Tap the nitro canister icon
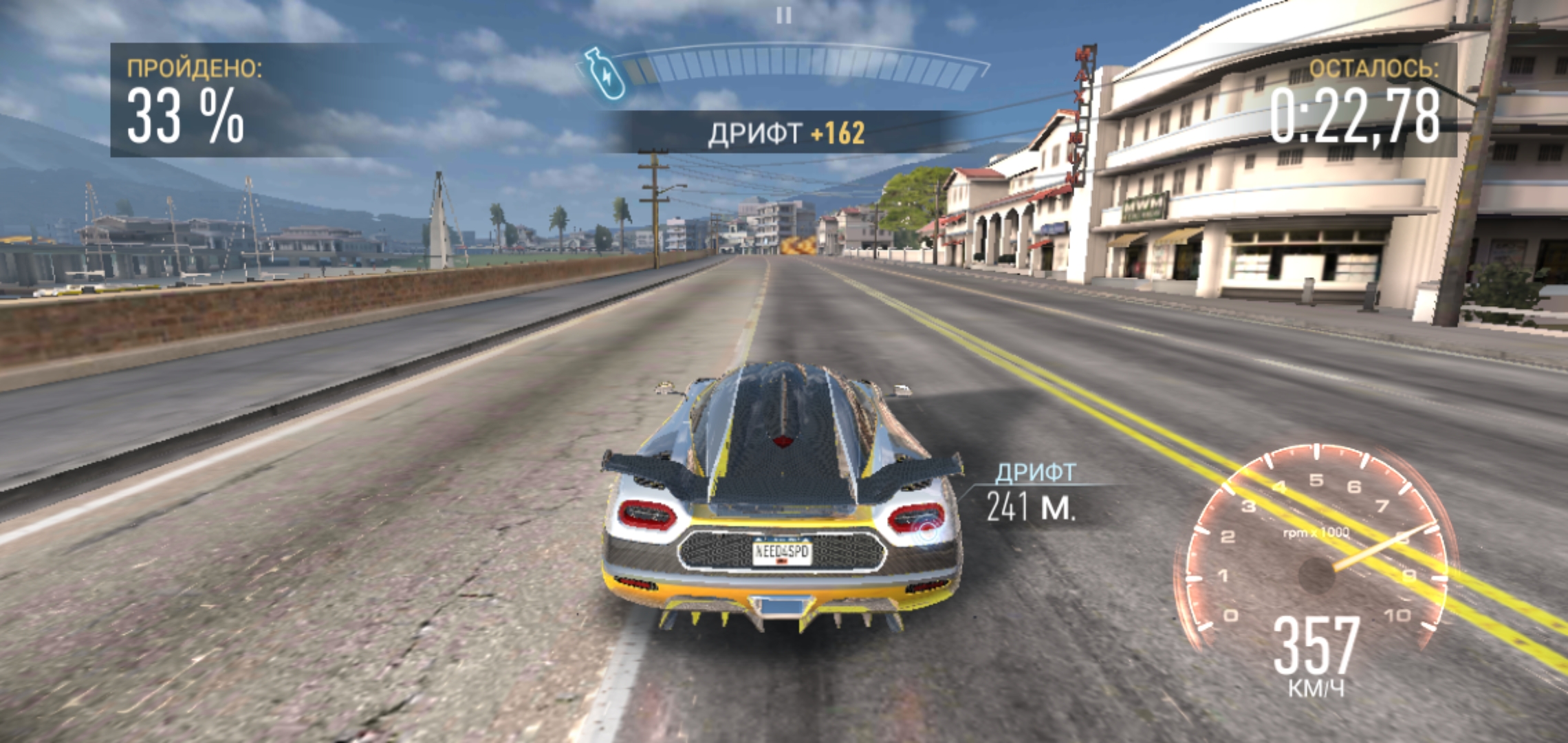This screenshot has width=1568, height=743. click(x=603, y=72)
